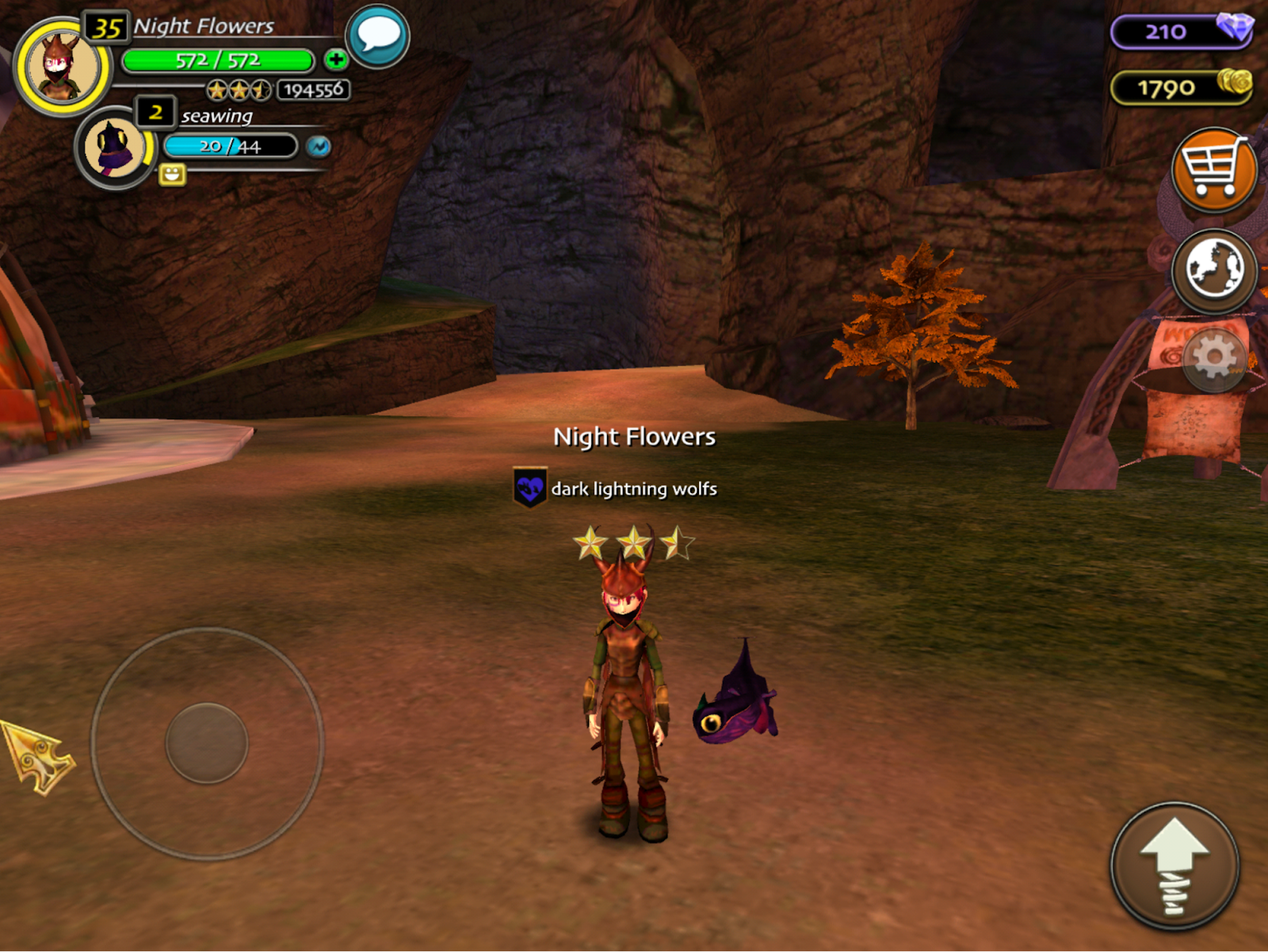Tap the virtual joystick thumb pad
1268x952 pixels.
[x=207, y=743]
